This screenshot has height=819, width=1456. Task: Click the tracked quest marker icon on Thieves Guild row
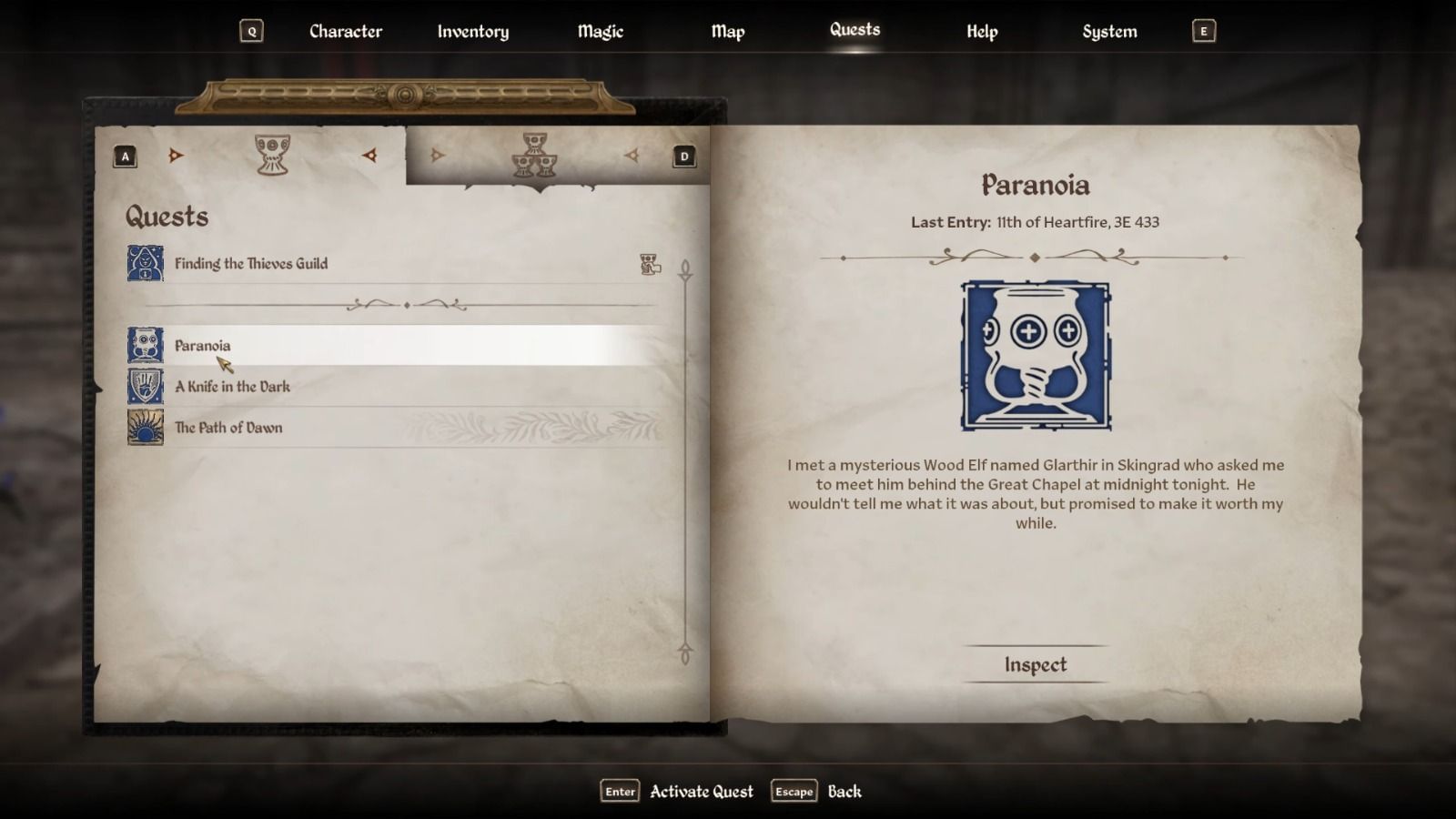pos(649,265)
